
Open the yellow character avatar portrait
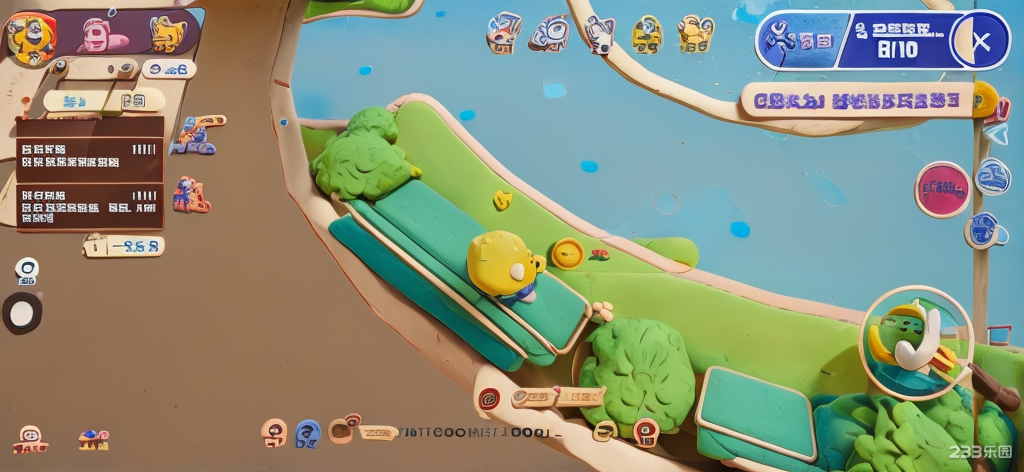pyautogui.click(x=29, y=36)
